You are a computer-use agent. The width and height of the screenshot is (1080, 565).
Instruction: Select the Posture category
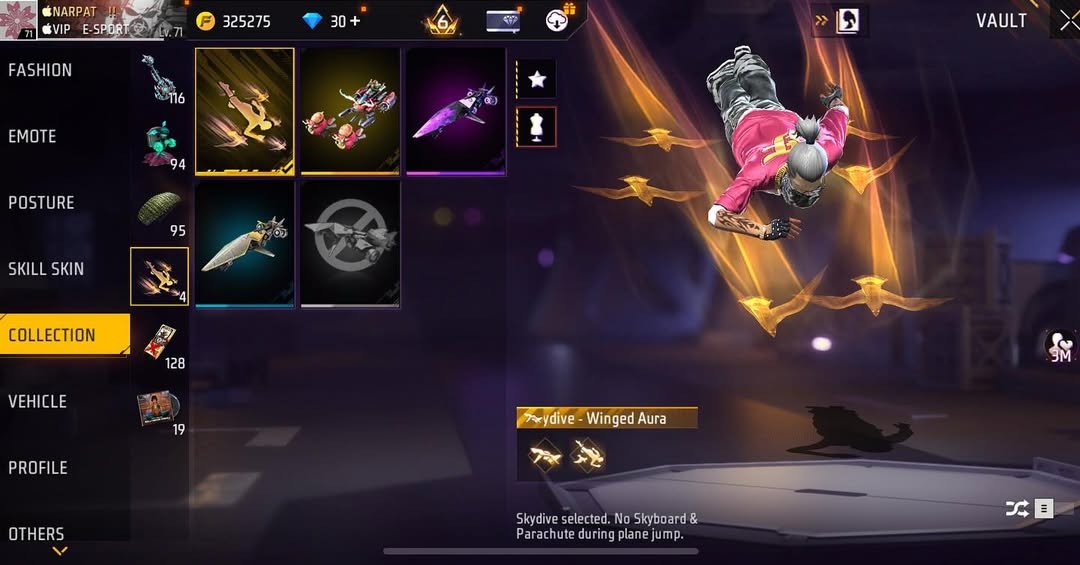click(x=42, y=203)
